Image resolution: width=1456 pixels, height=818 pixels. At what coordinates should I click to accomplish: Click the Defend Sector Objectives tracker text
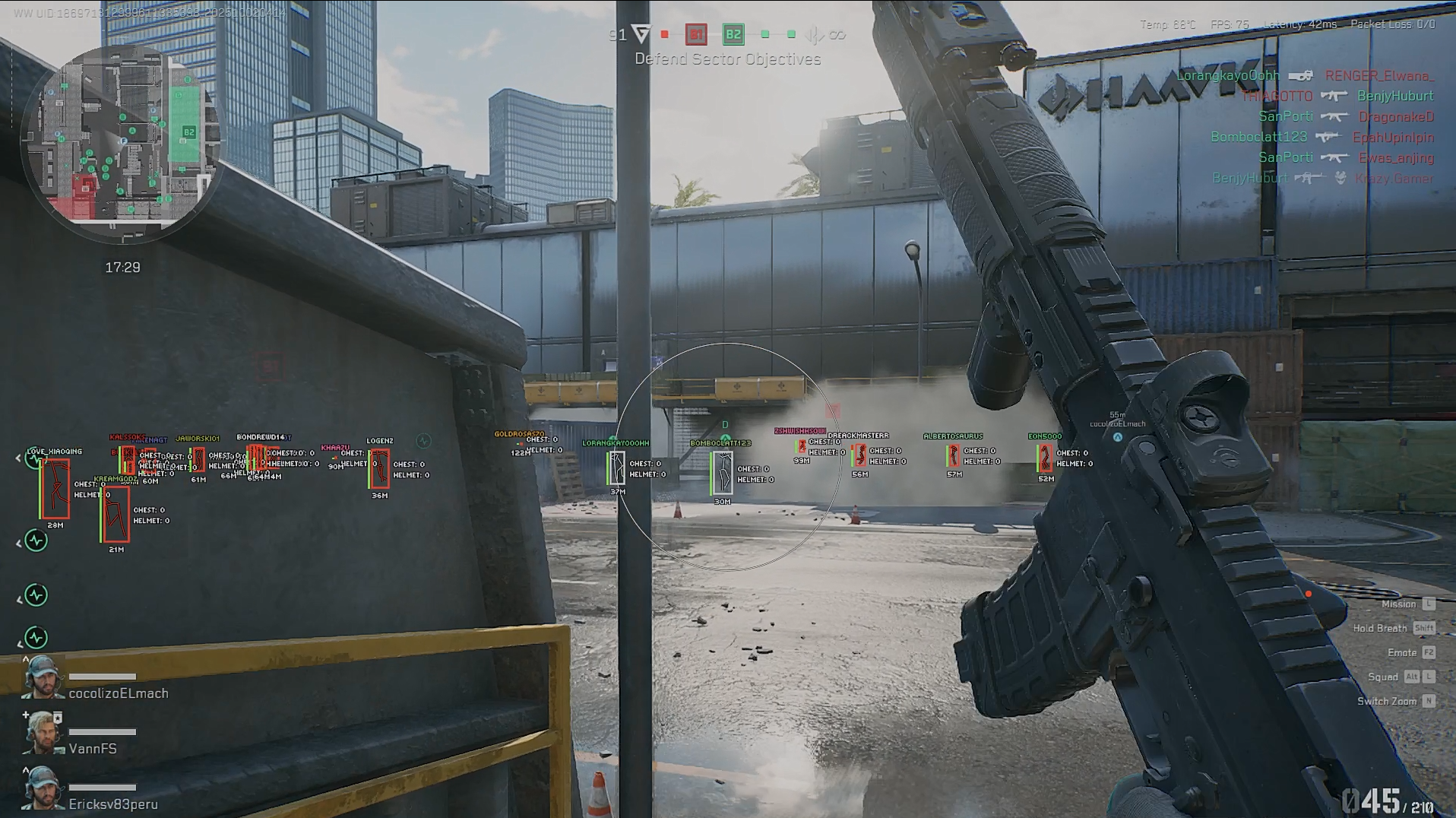click(x=727, y=59)
